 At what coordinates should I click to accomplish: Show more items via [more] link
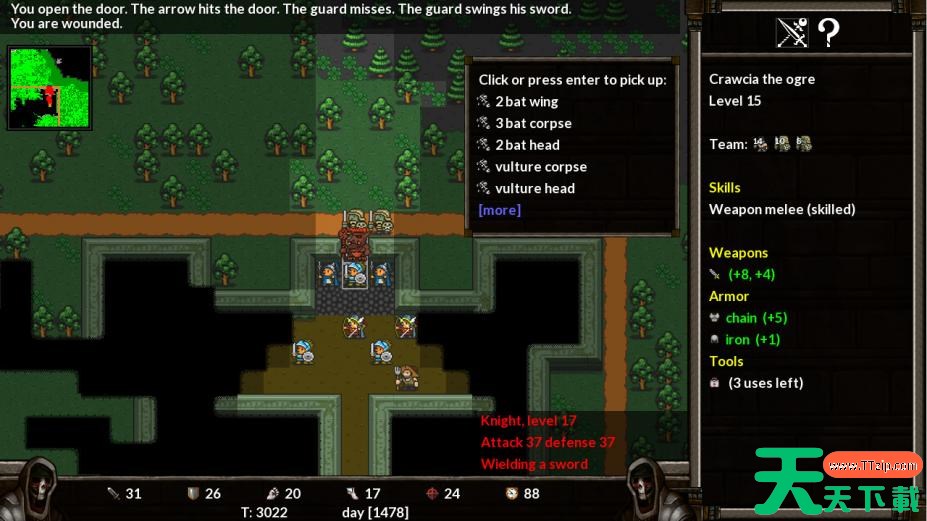499,210
